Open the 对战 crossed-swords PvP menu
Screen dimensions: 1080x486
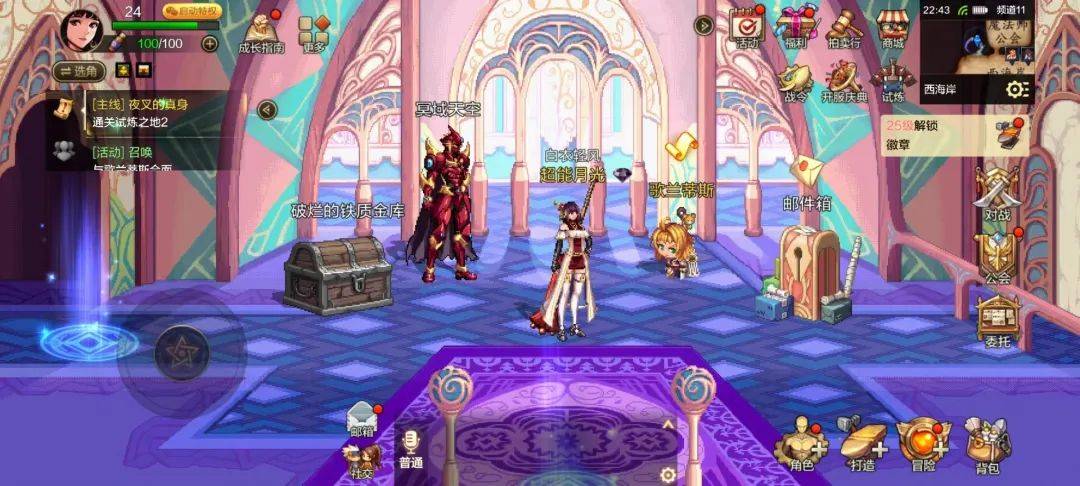[997, 193]
